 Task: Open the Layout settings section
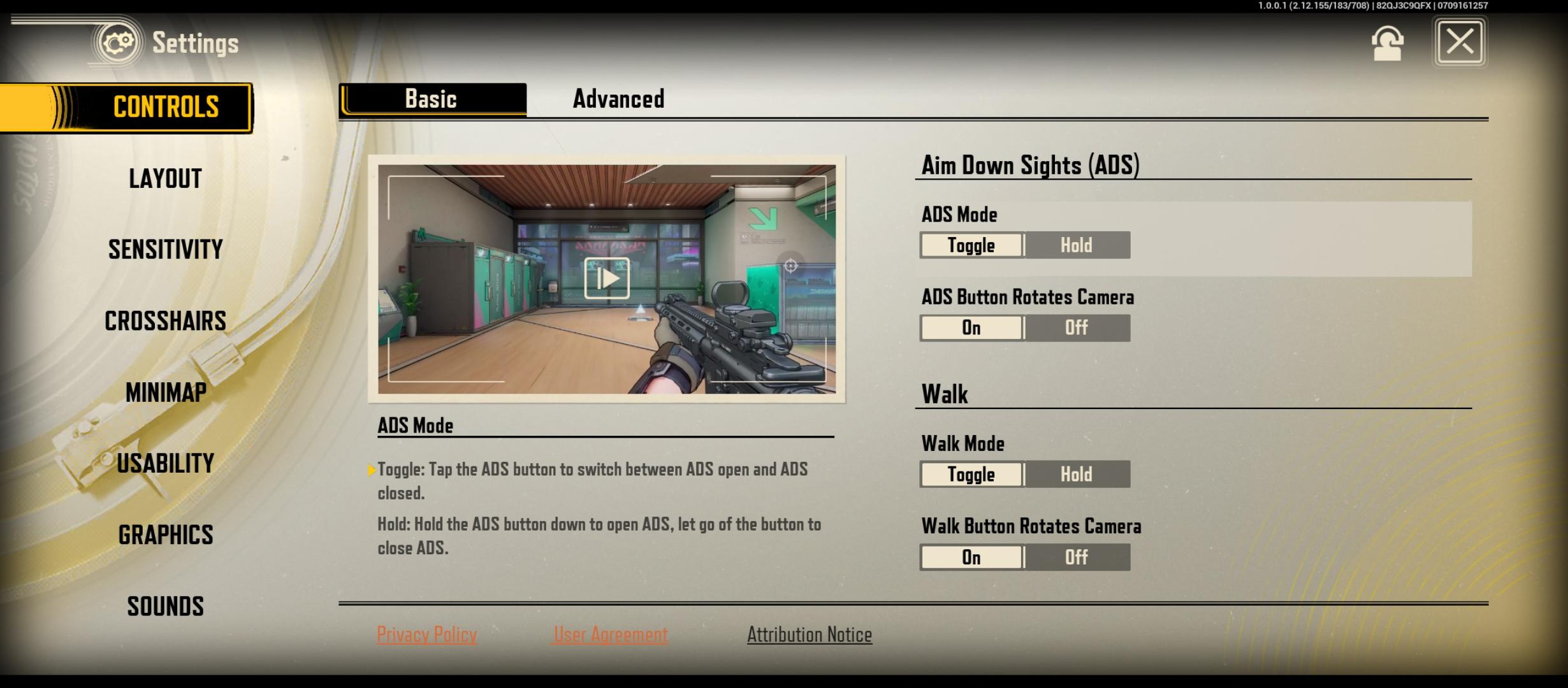pyautogui.click(x=164, y=179)
